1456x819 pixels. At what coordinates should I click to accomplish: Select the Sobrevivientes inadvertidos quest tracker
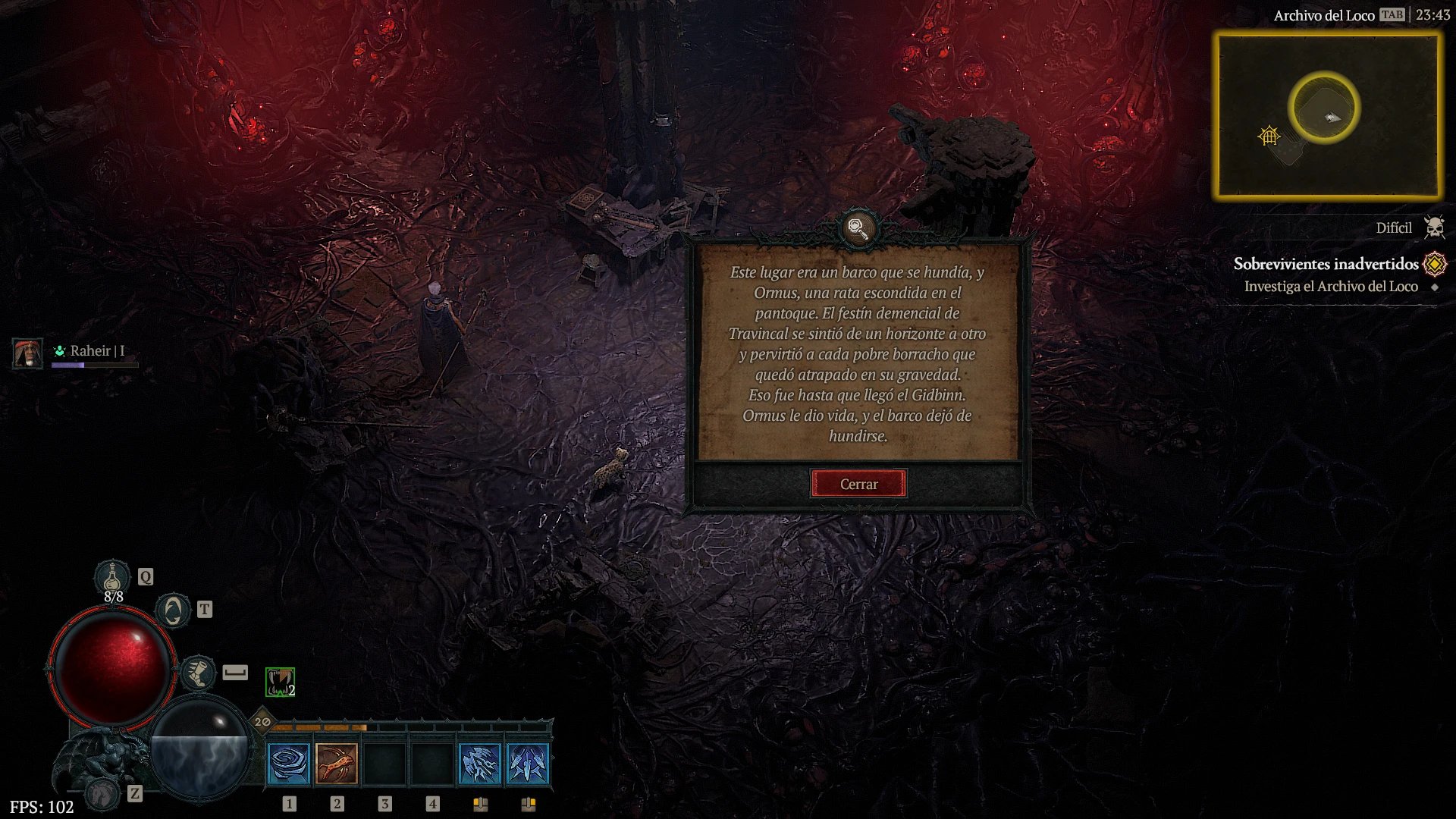(x=1325, y=264)
